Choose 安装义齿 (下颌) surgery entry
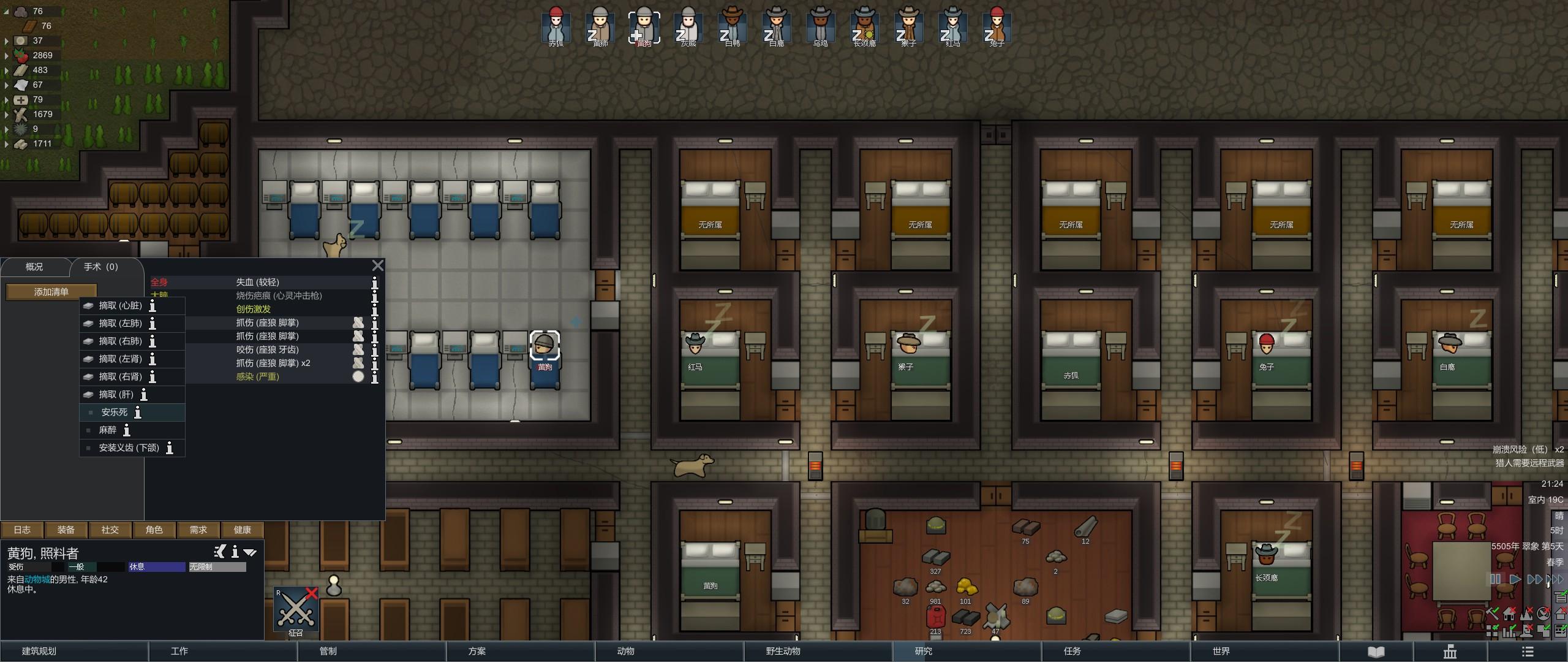 coord(129,448)
